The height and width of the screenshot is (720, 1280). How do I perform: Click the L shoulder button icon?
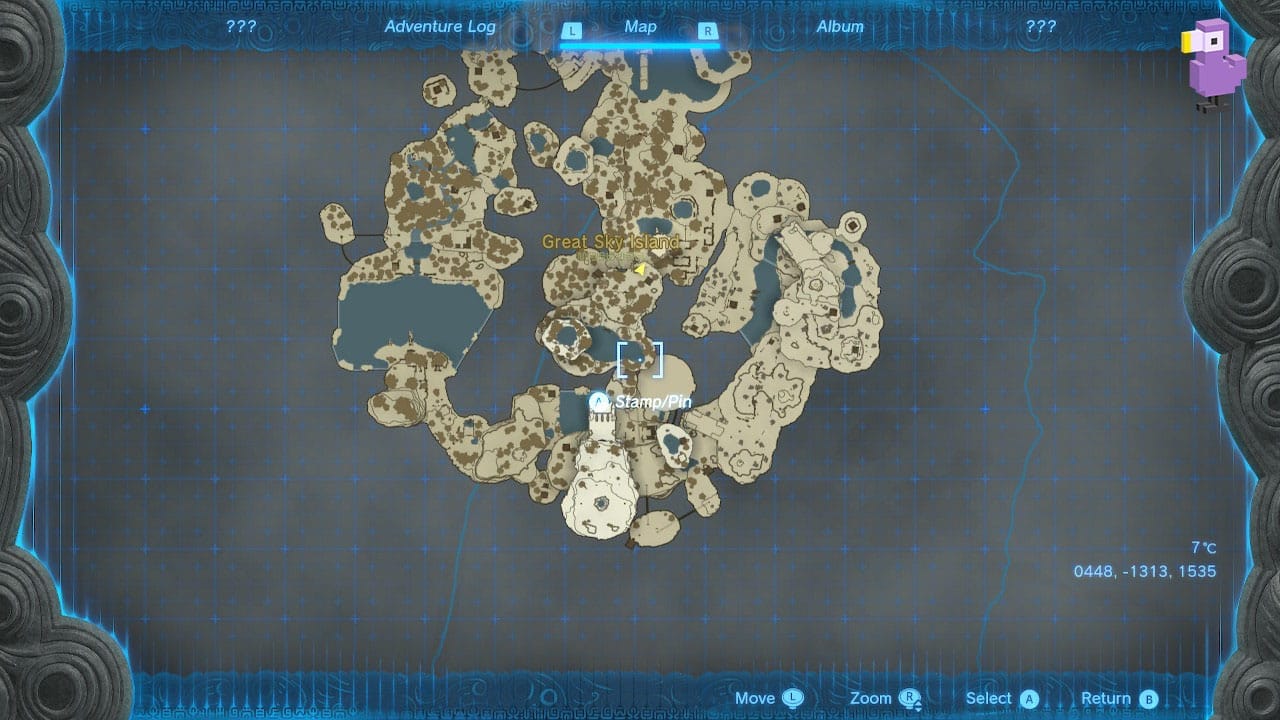[573, 31]
